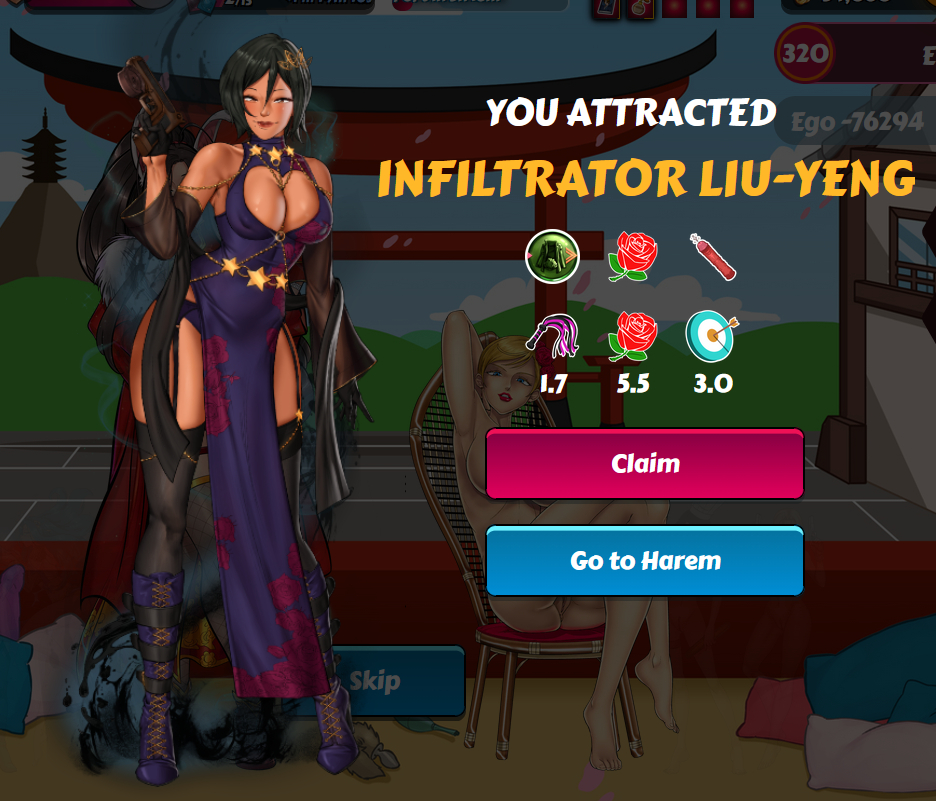Click the target with arrow stat icon

[x=710, y=335]
